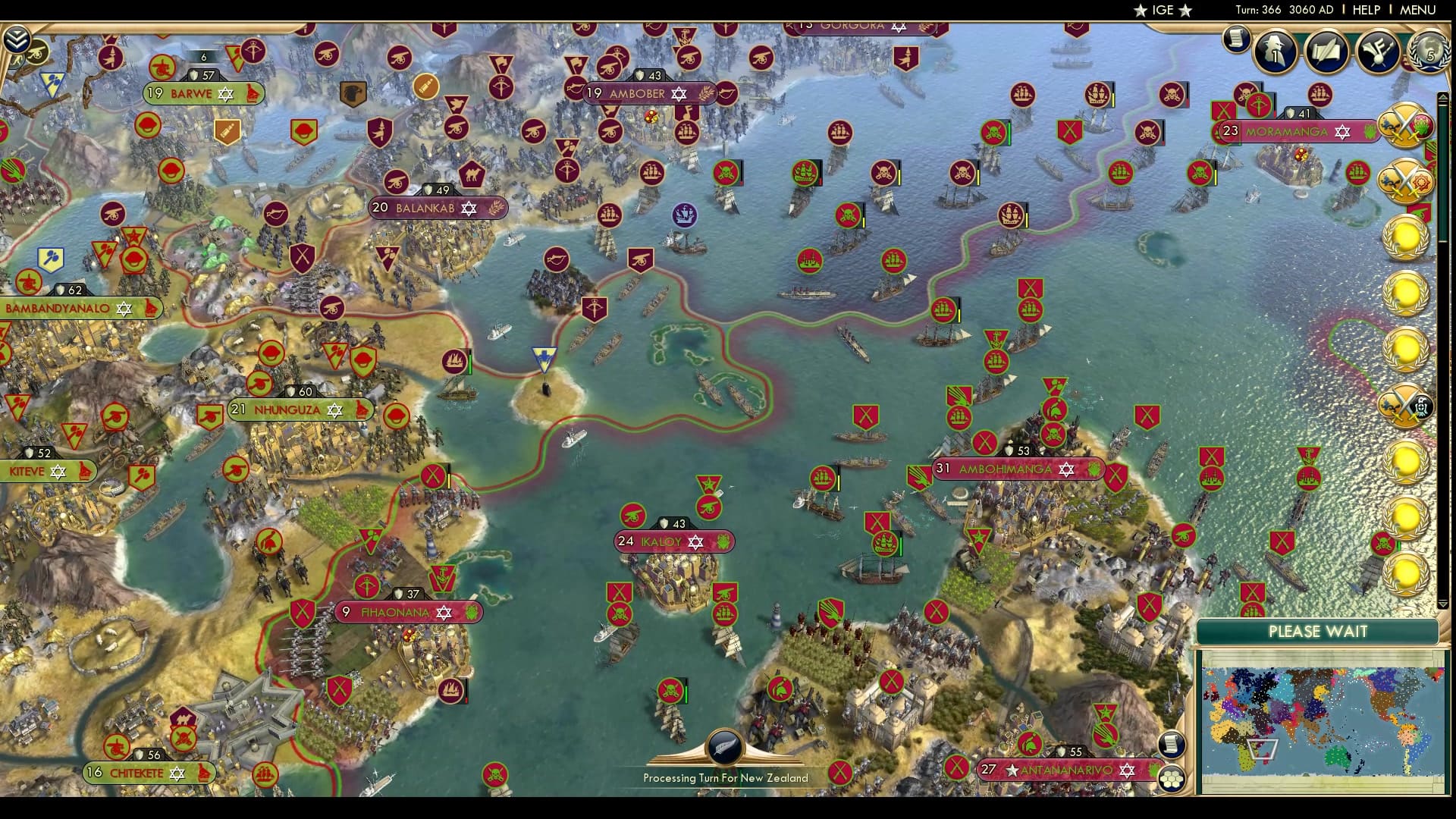
Task: Click the up arrow atop the notification scrollbar
Action: tap(1442, 96)
